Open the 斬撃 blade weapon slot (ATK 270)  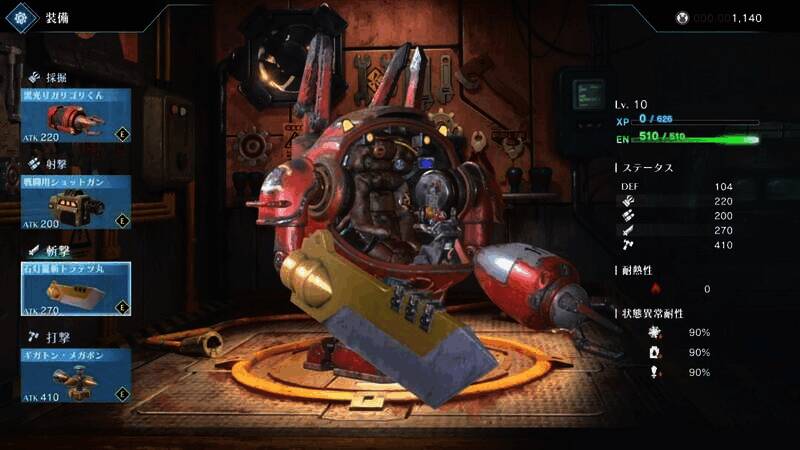76,289
